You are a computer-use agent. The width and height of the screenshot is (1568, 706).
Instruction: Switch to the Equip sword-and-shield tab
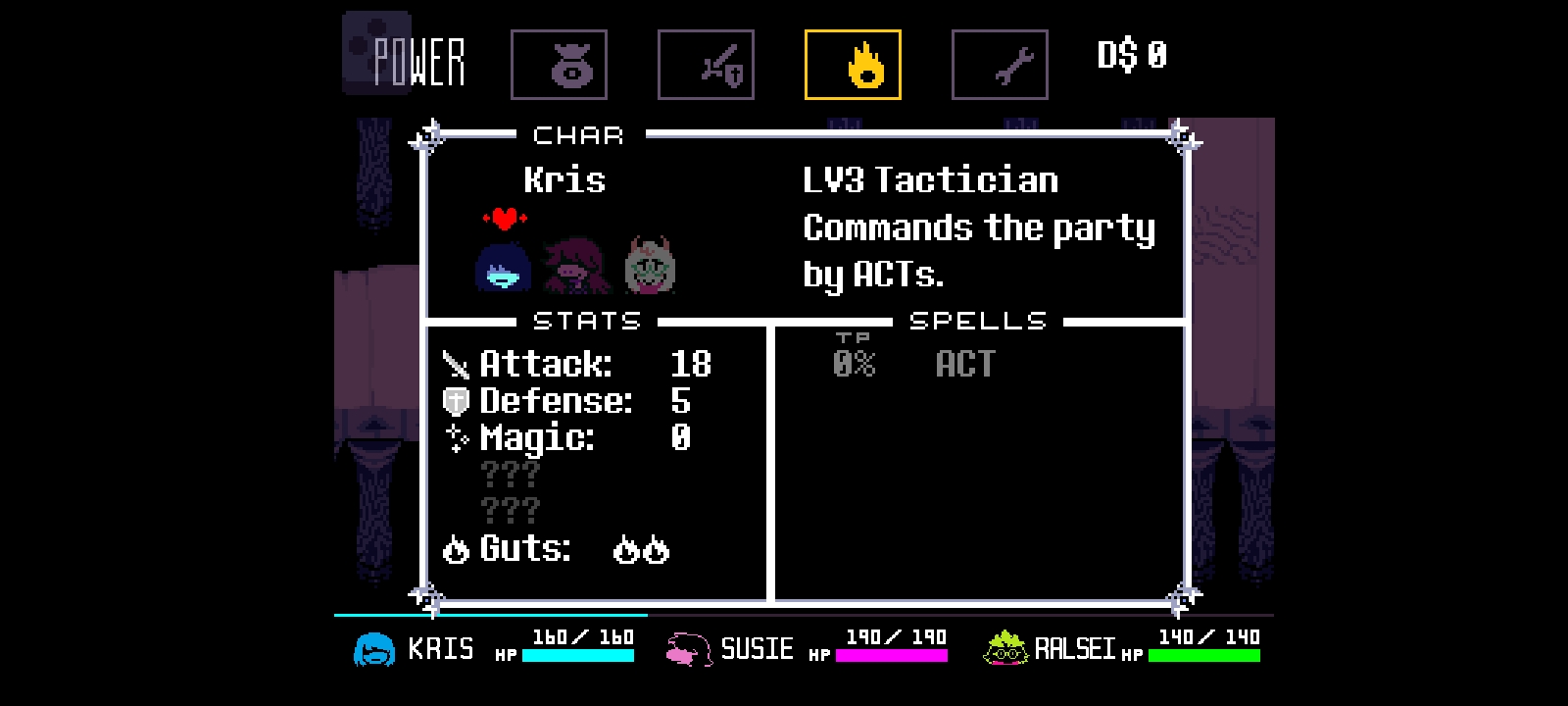[x=706, y=65]
